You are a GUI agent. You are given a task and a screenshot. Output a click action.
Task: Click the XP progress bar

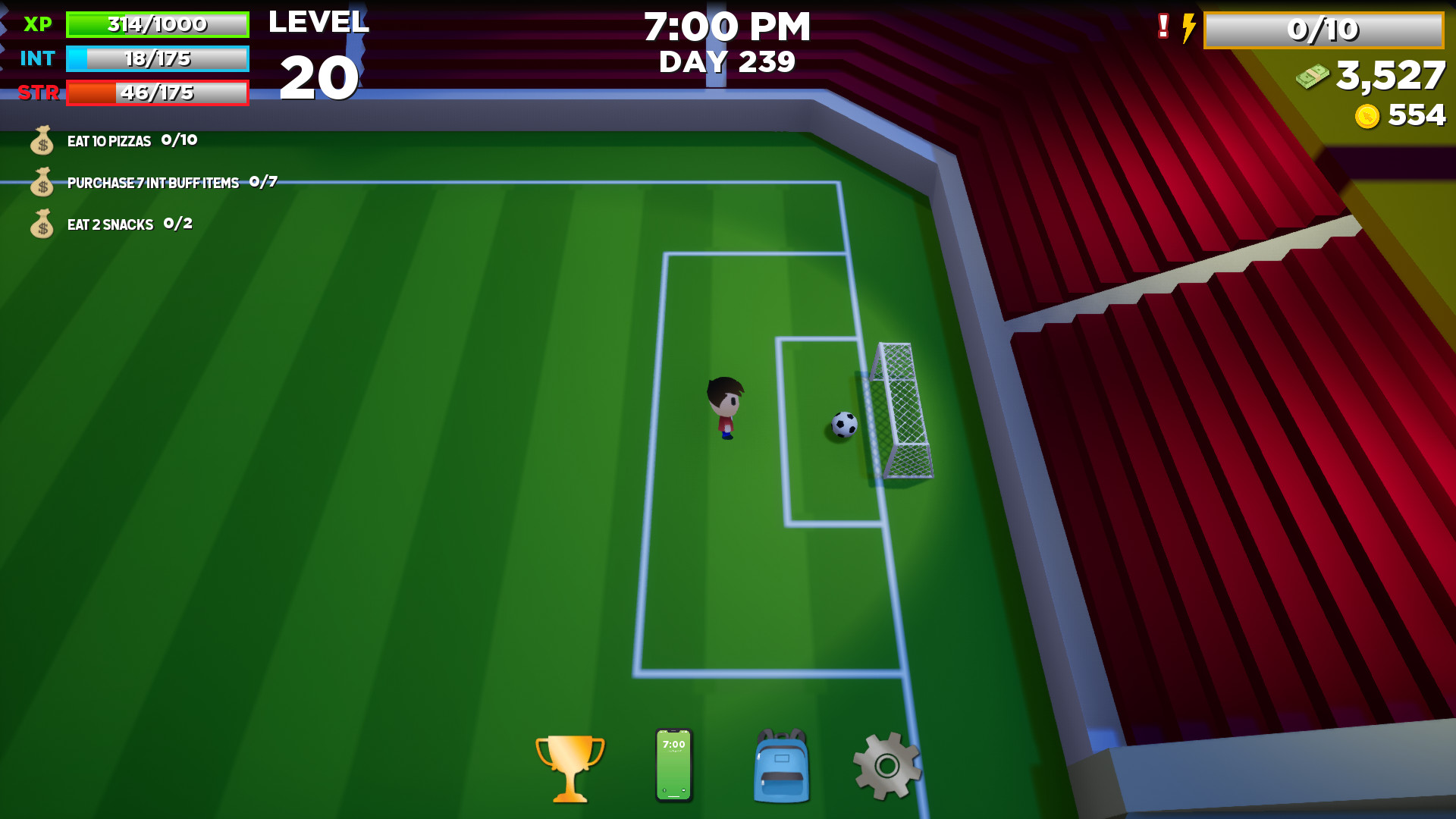[x=157, y=24]
